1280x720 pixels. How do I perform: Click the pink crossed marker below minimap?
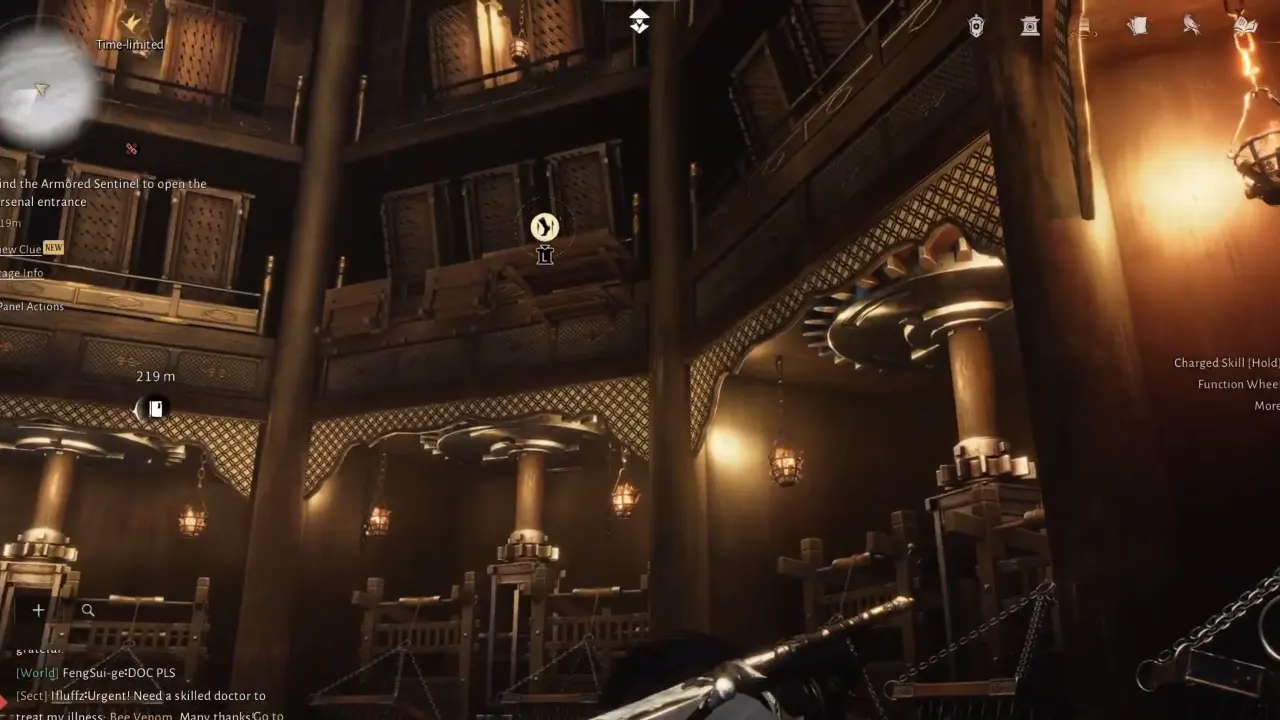pyautogui.click(x=131, y=149)
